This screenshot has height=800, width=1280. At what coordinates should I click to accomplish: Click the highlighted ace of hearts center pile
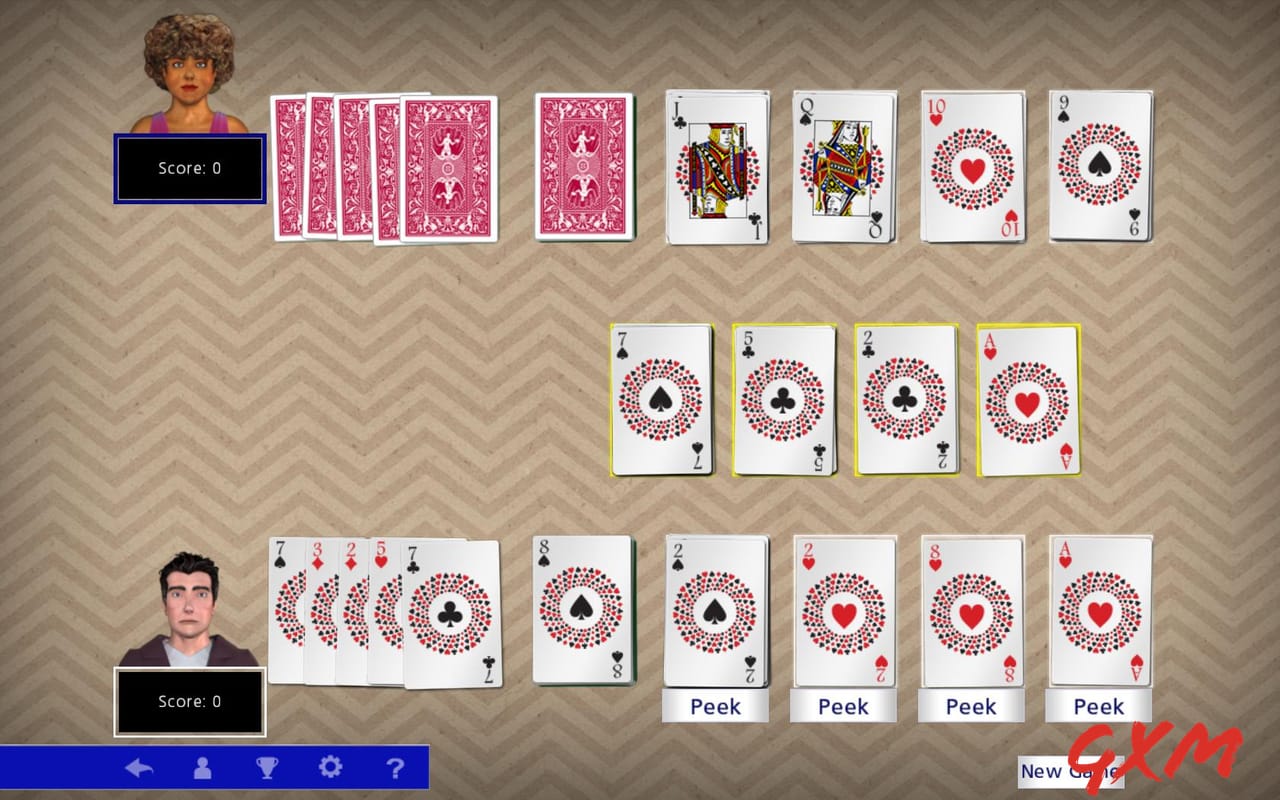(x=1027, y=400)
